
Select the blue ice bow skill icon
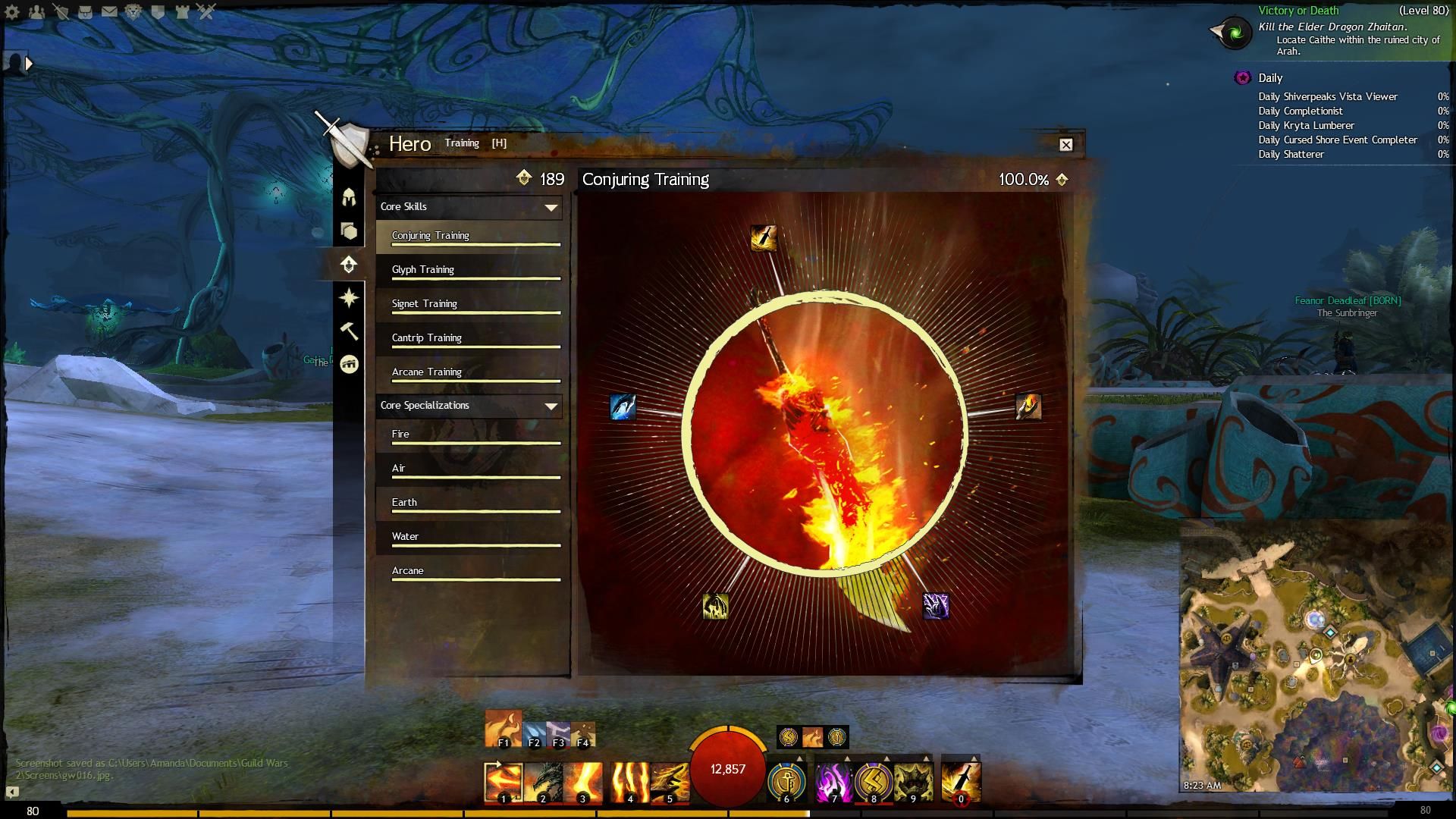click(x=623, y=407)
